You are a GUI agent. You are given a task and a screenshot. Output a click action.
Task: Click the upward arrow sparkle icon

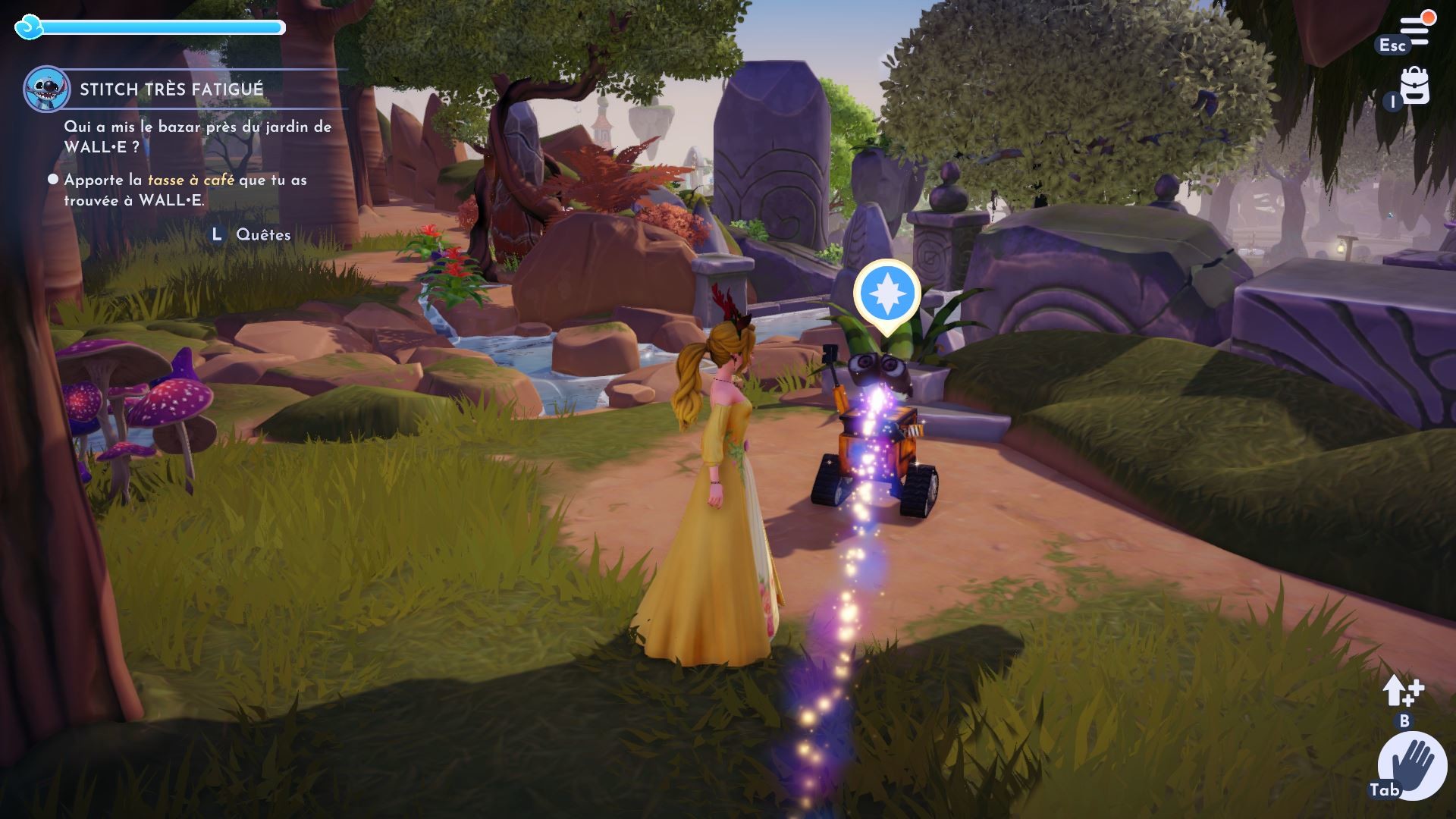tap(1402, 691)
